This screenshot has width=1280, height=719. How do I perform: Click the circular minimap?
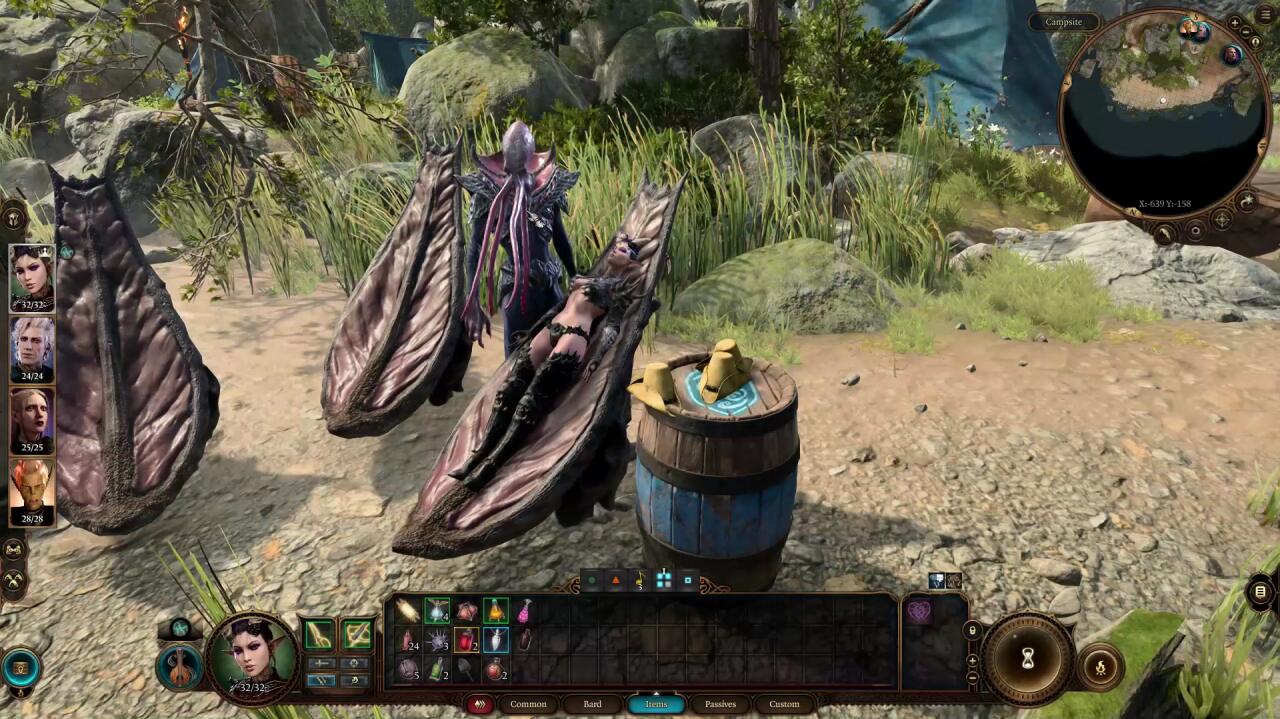click(1162, 110)
